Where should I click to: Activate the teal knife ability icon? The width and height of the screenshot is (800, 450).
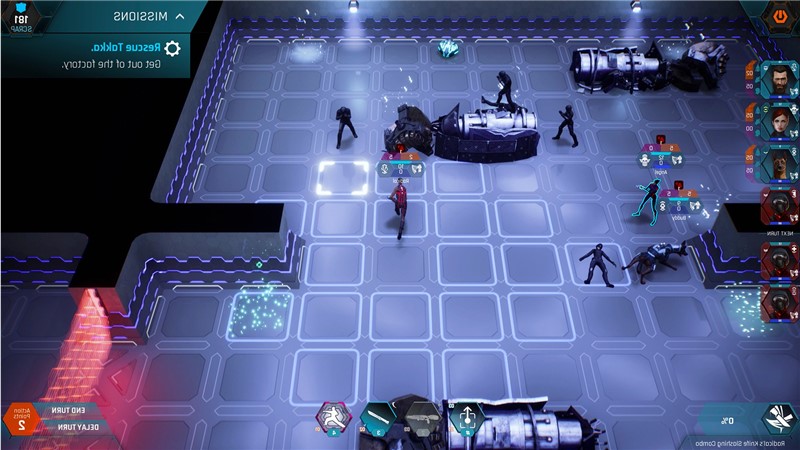click(377, 417)
